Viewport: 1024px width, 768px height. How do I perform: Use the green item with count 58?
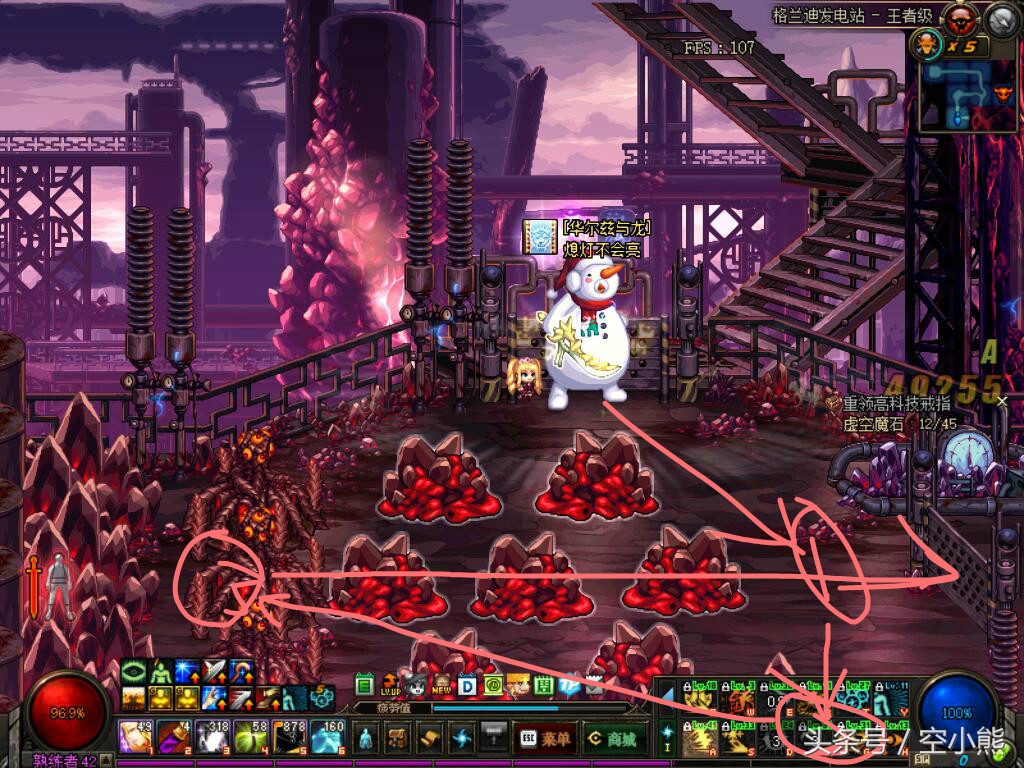point(250,737)
